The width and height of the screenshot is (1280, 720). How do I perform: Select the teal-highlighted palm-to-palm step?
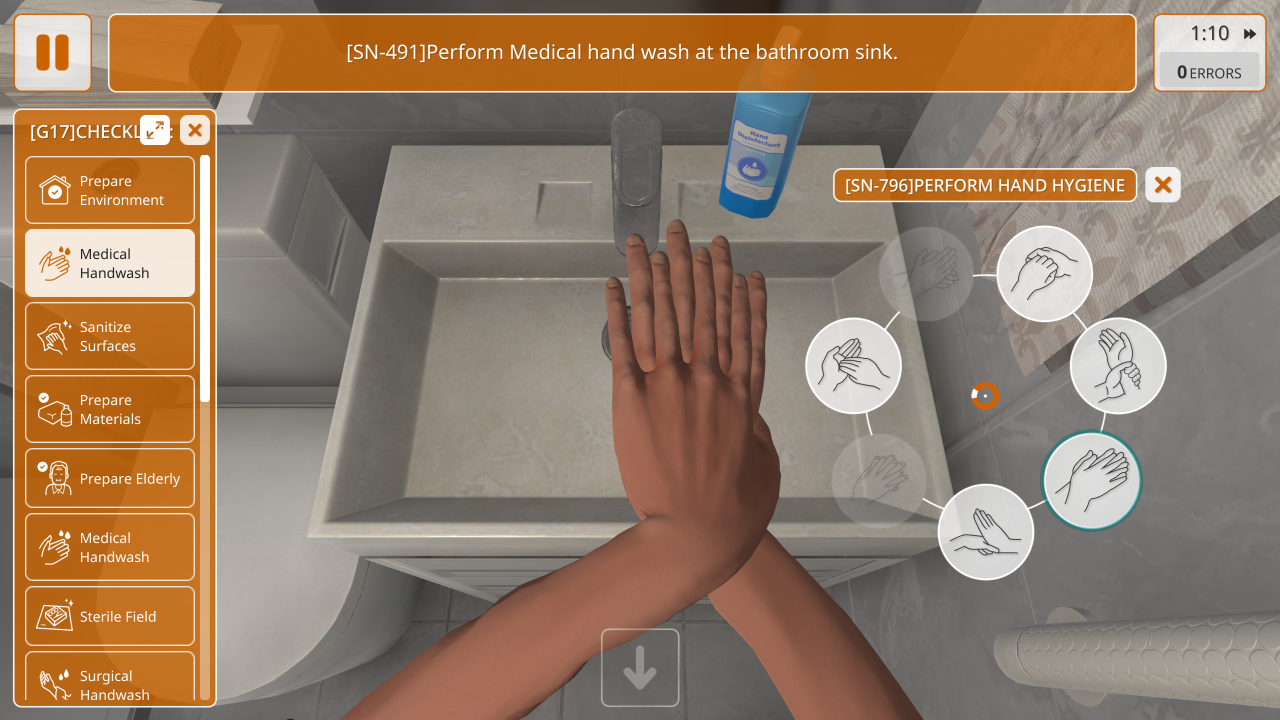point(1092,480)
